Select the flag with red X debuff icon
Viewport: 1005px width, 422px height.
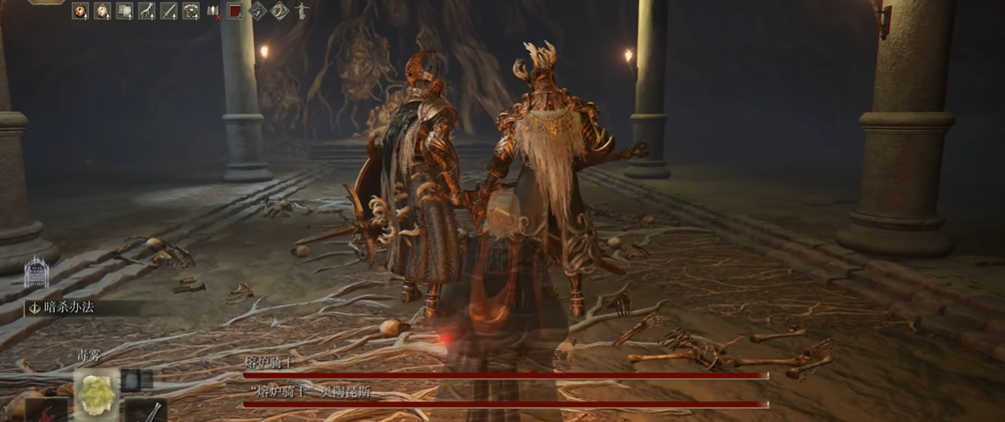tap(213, 12)
